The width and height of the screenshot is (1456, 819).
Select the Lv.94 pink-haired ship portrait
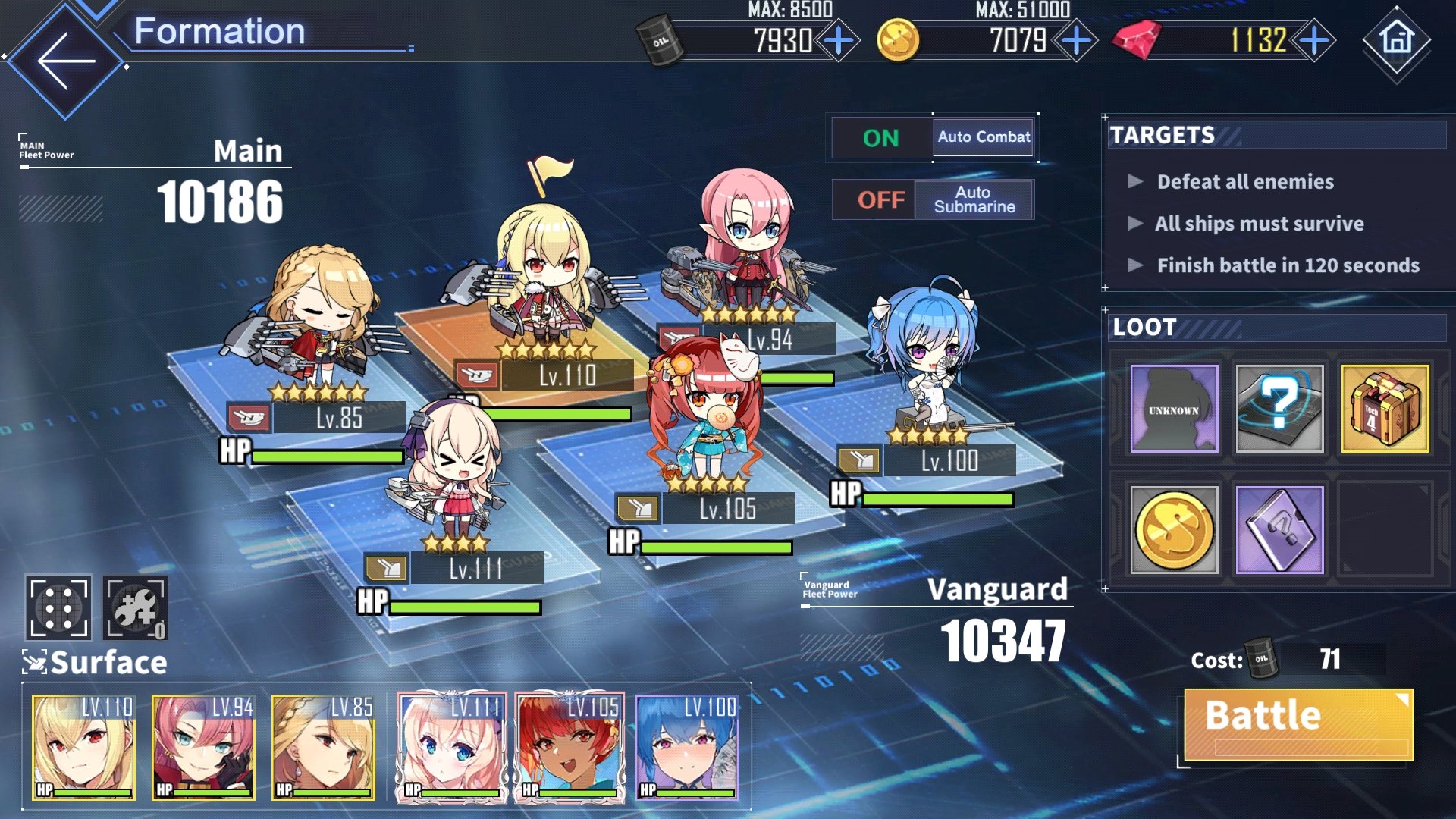pyautogui.click(x=203, y=748)
